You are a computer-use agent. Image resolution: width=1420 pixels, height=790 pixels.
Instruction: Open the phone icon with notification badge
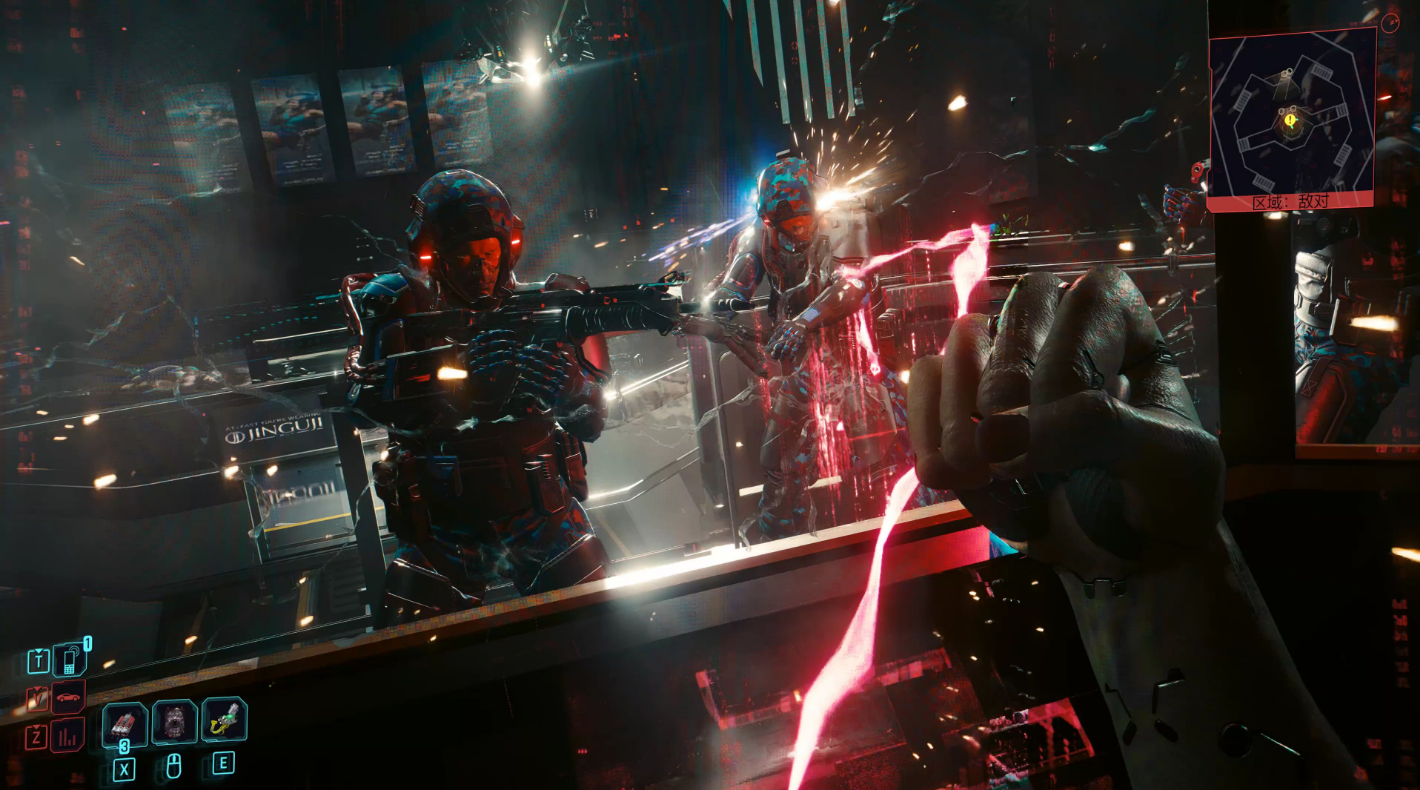point(69,661)
